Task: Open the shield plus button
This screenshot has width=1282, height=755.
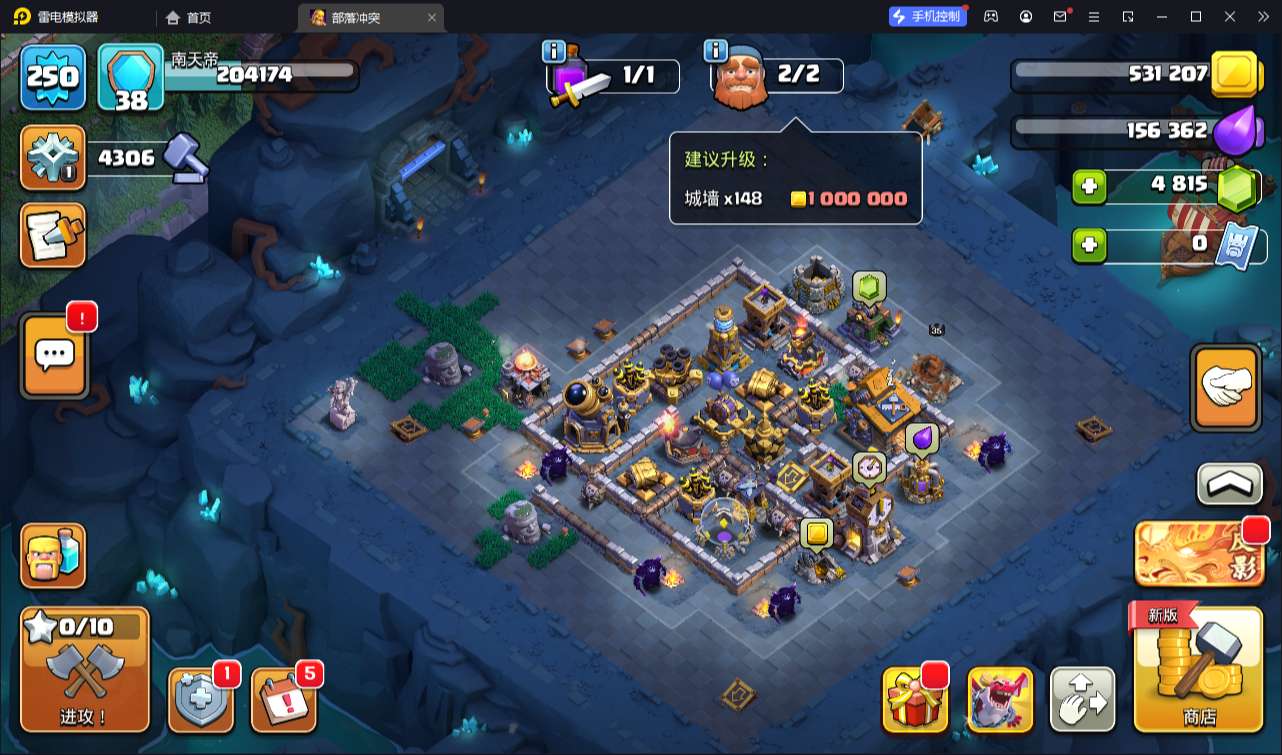Action: click(201, 699)
